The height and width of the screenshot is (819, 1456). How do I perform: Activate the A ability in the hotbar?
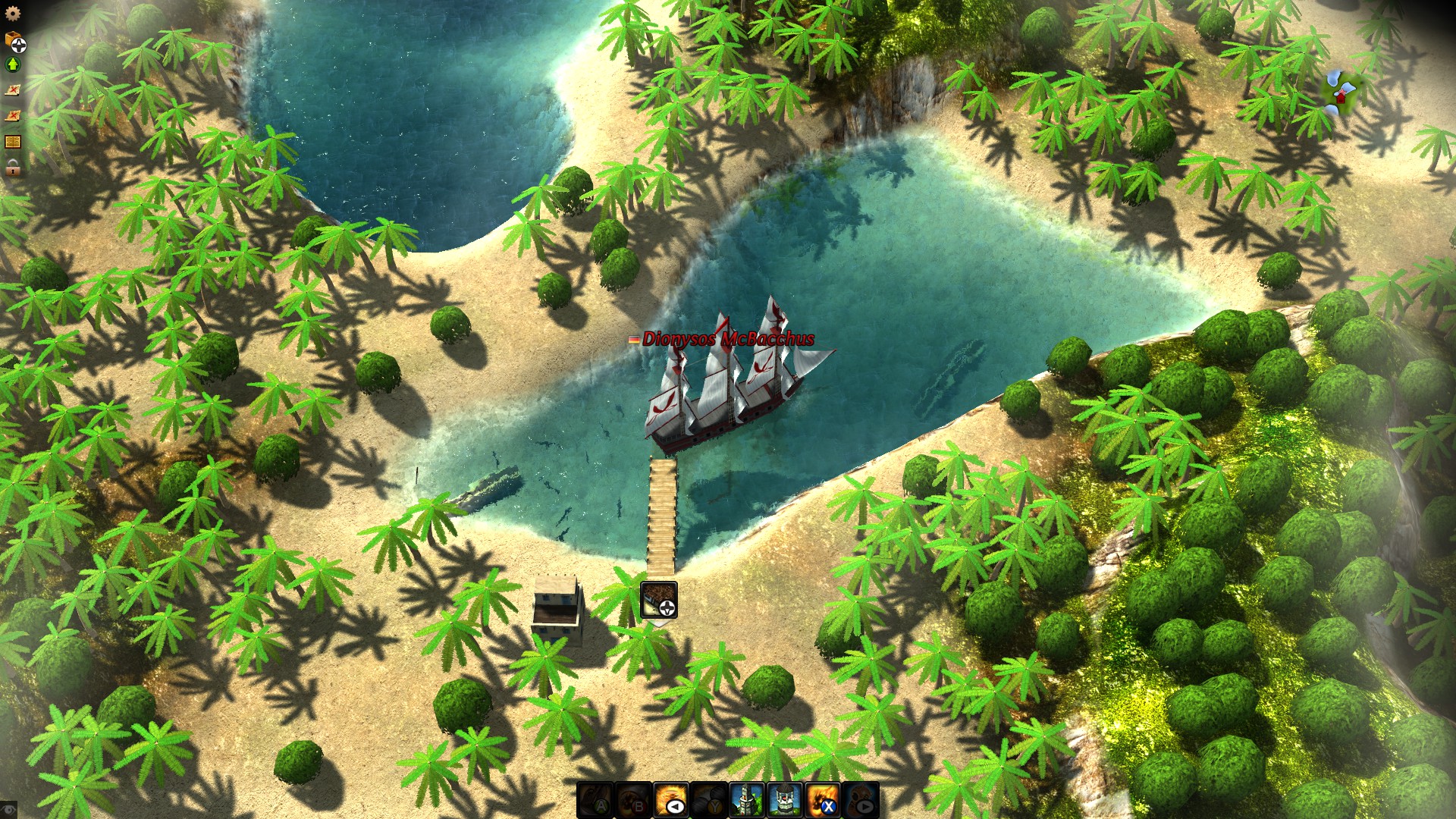click(x=595, y=799)
